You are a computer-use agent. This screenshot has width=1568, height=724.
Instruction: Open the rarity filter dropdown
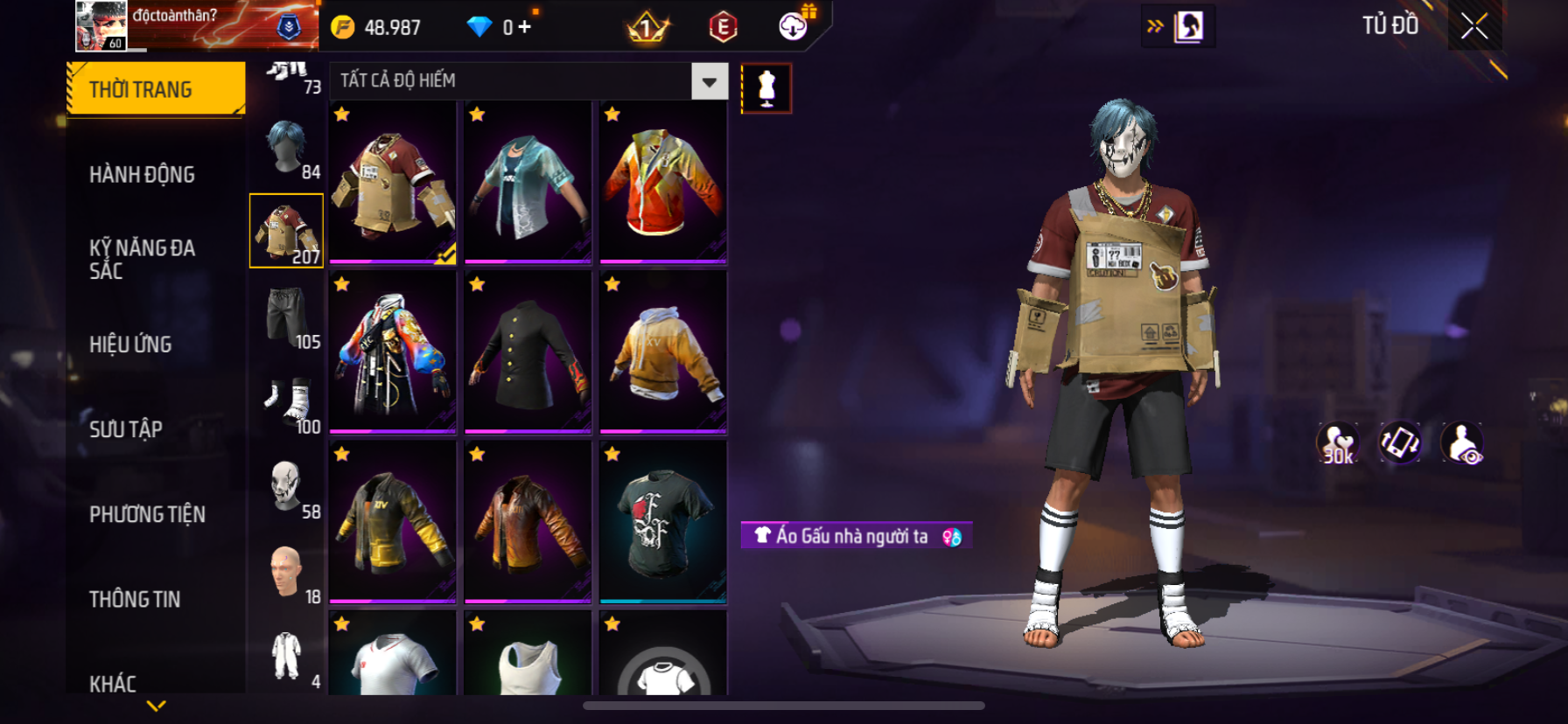tap(709, 81)
